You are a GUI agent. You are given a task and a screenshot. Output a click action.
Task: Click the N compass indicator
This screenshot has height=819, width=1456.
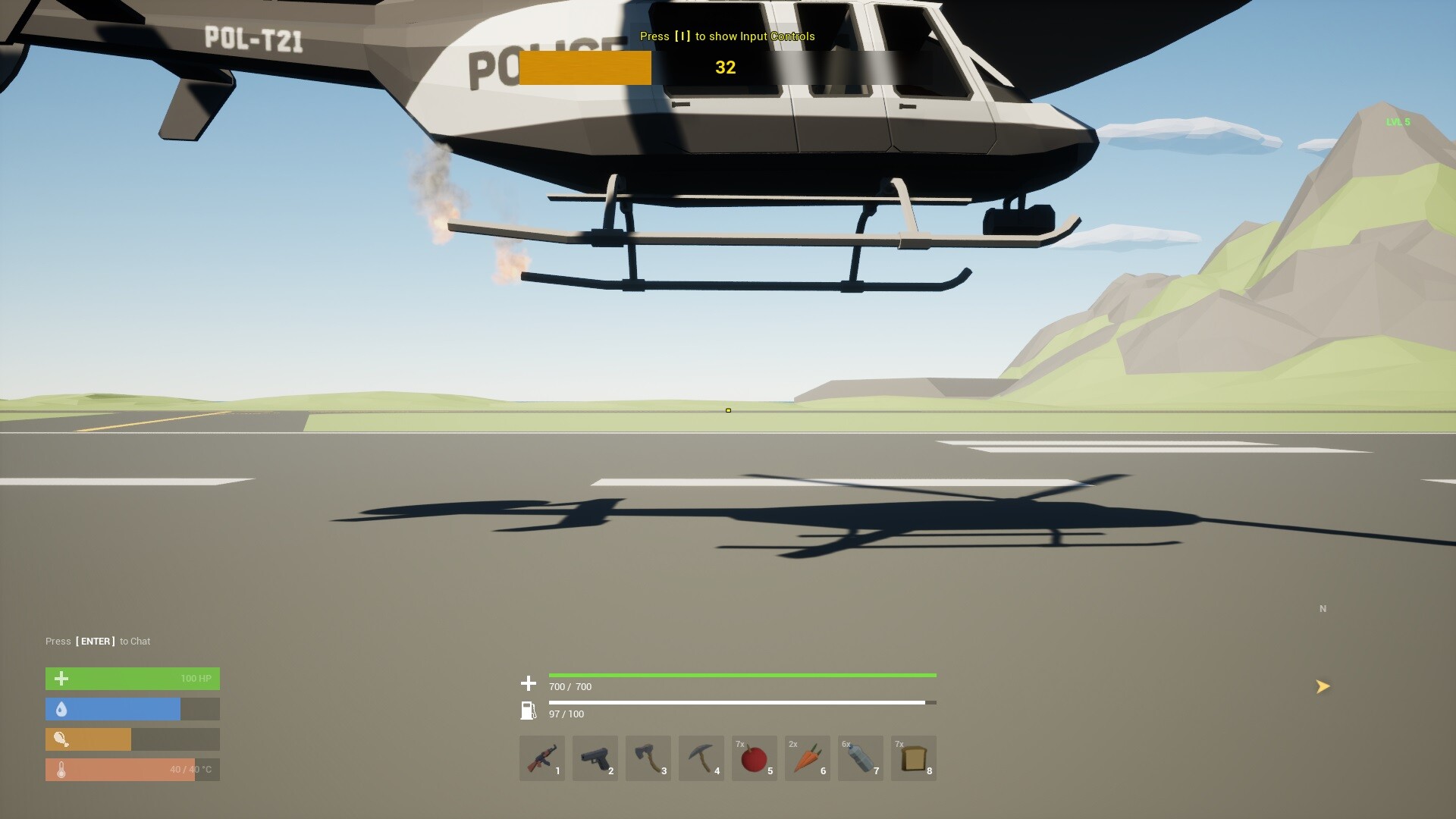pyautogui.click(x=1323, y=608)
